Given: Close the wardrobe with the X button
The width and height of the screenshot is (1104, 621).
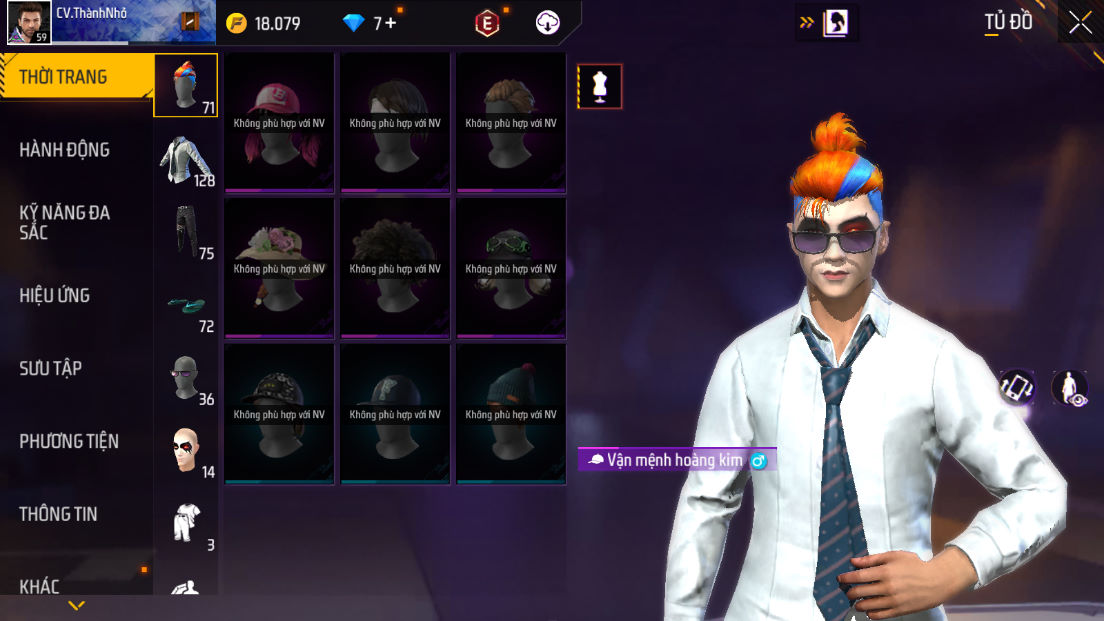Looking at the screenshot, I should [1080, 23].
